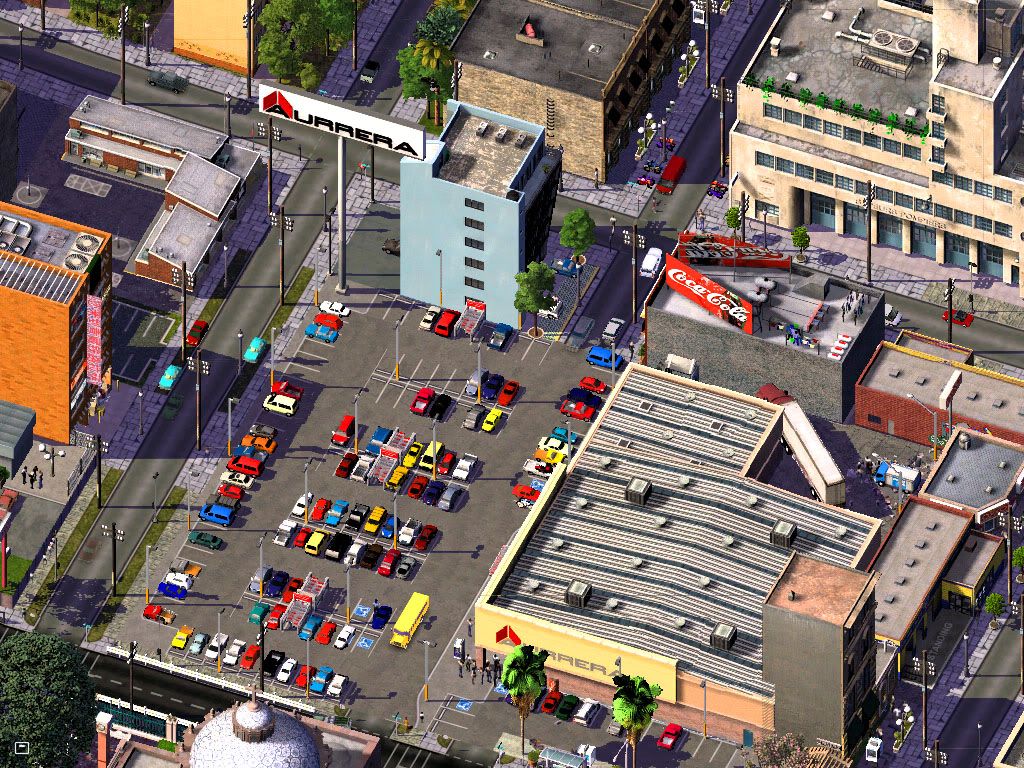Click the small restore-interface icon in the corner
This screenshot has width=1024, height=768.
point(22,747)
